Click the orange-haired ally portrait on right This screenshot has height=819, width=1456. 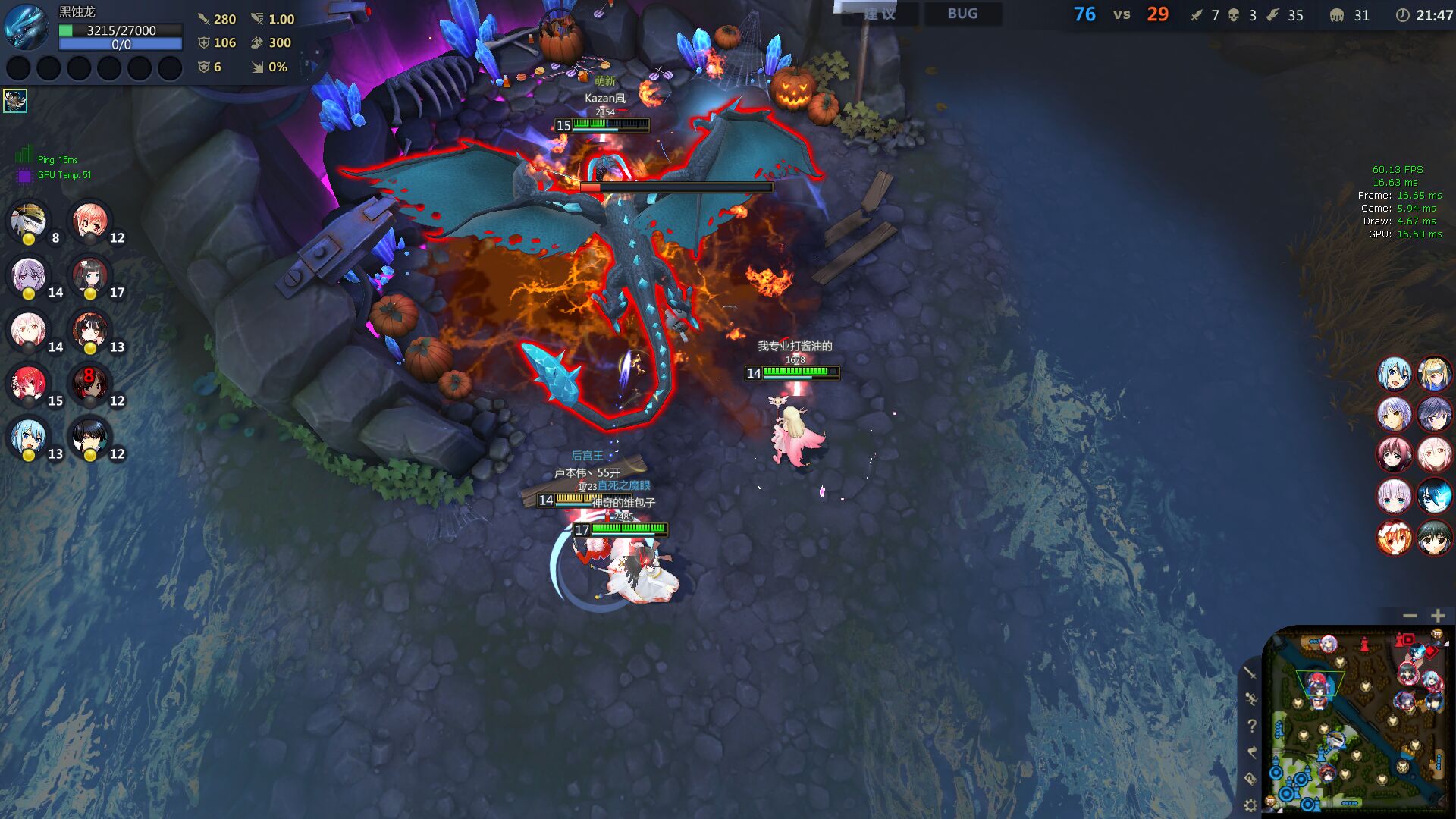point(1394,538)
